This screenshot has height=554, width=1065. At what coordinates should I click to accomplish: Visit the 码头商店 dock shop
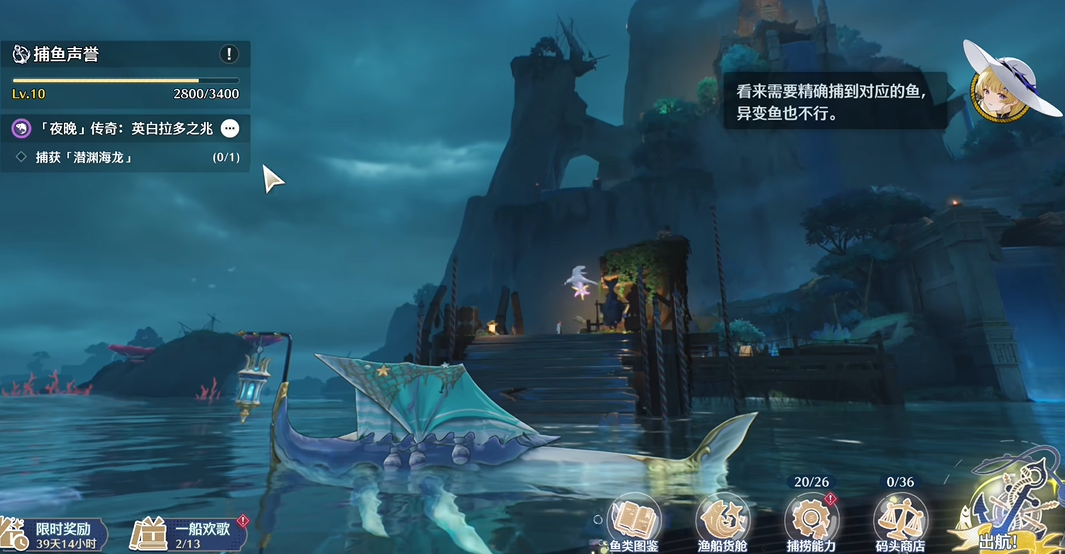tap(900, 523)
